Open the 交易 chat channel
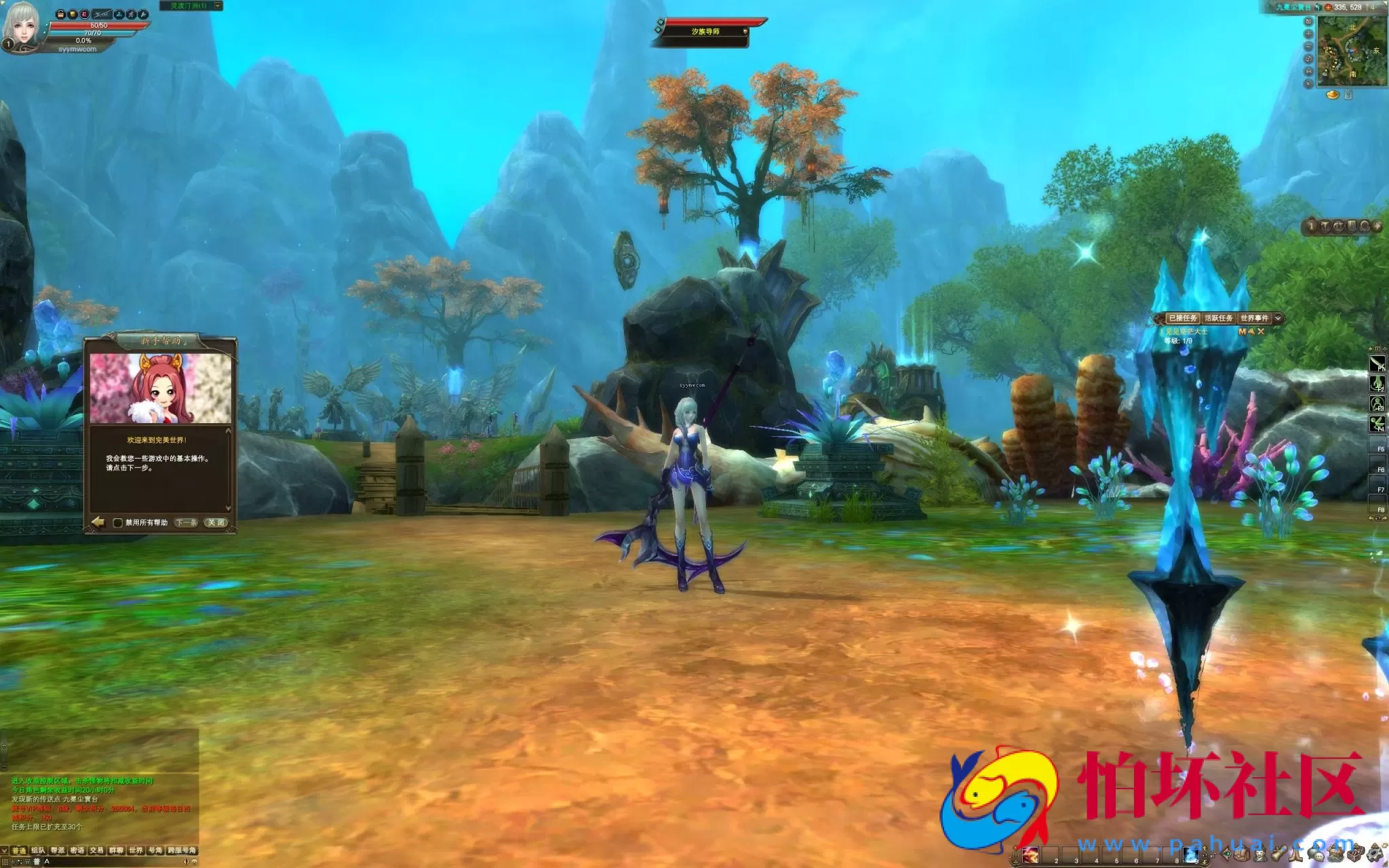 pos(96,850)
